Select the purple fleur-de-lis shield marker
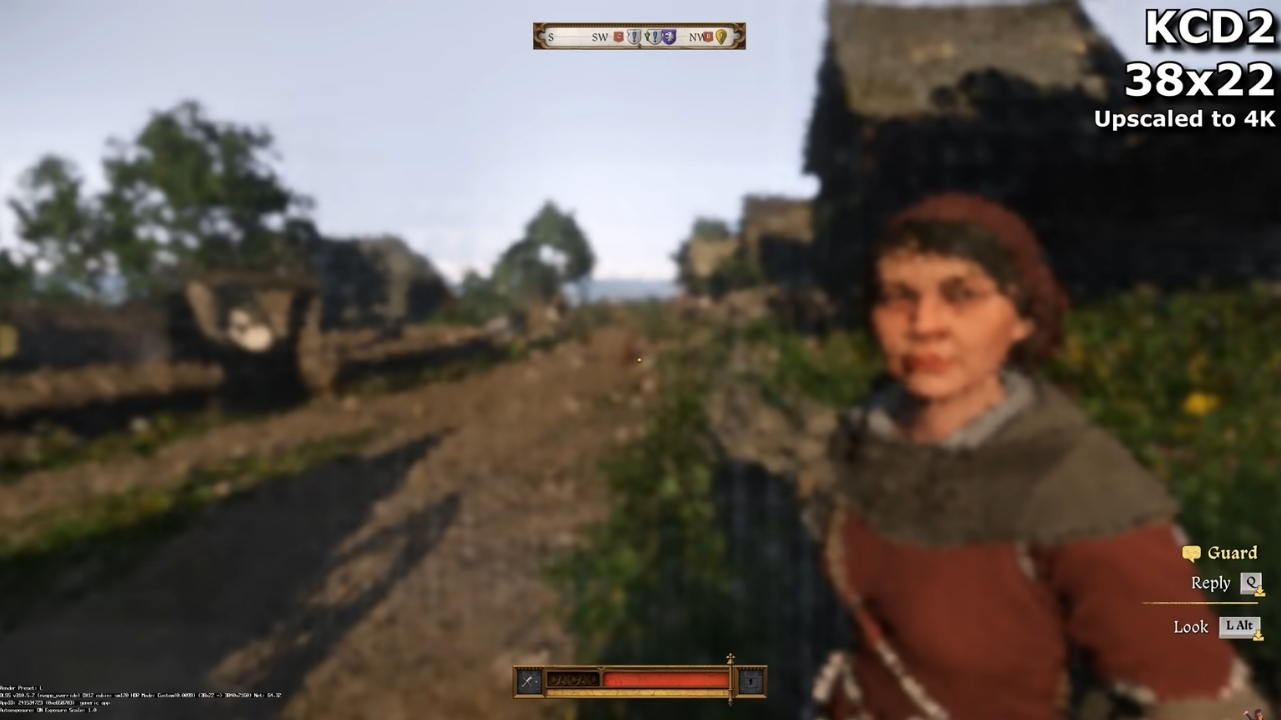The width and height of the screenshot is (1281, 720). click(669, 37)
